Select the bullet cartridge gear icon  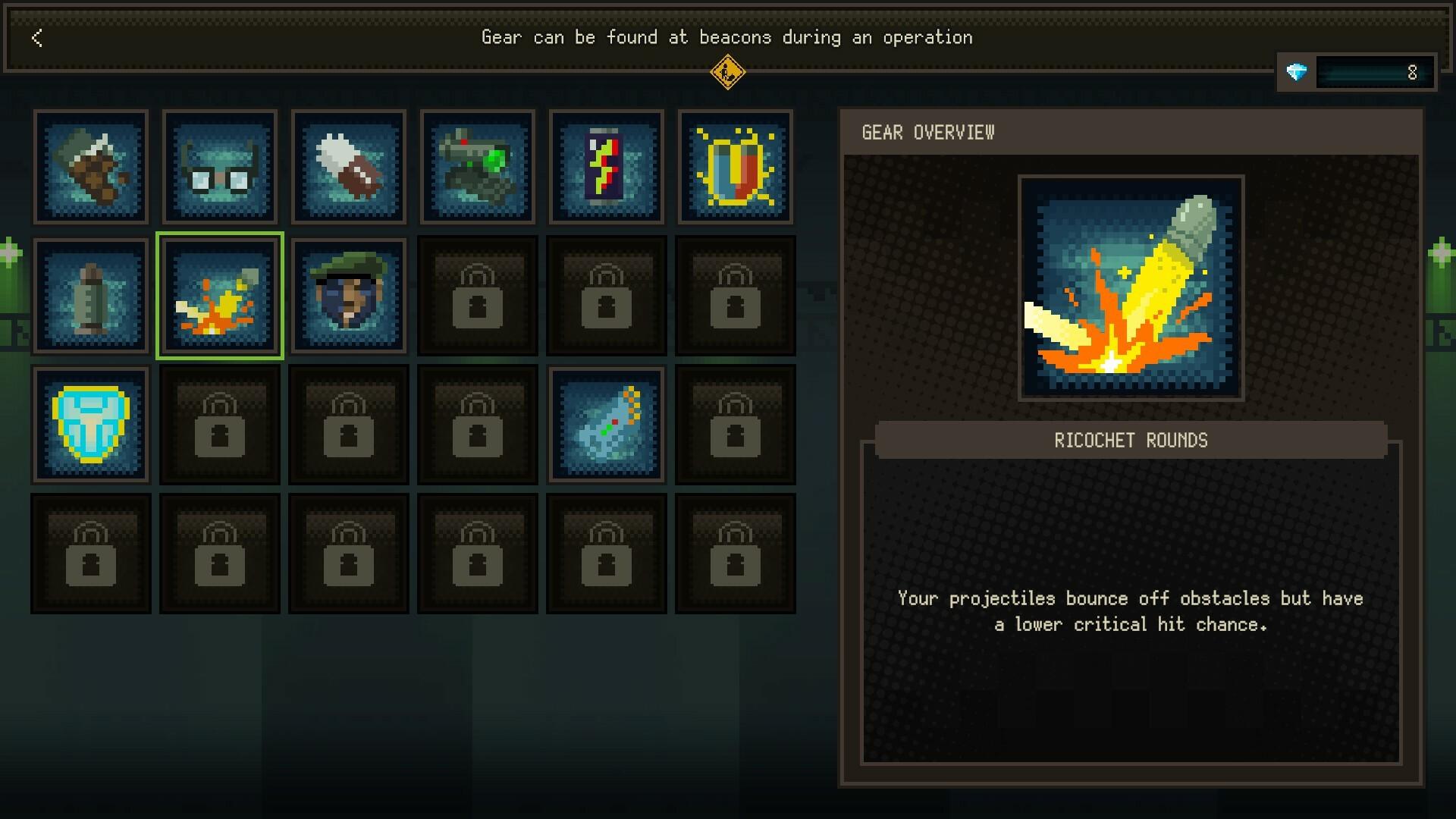[91, 296]
